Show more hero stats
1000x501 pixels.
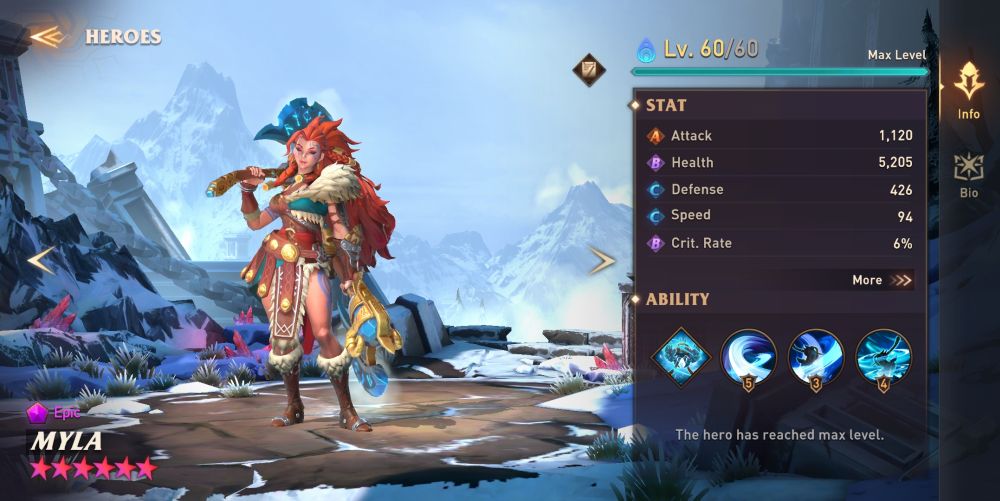point(882,280)
